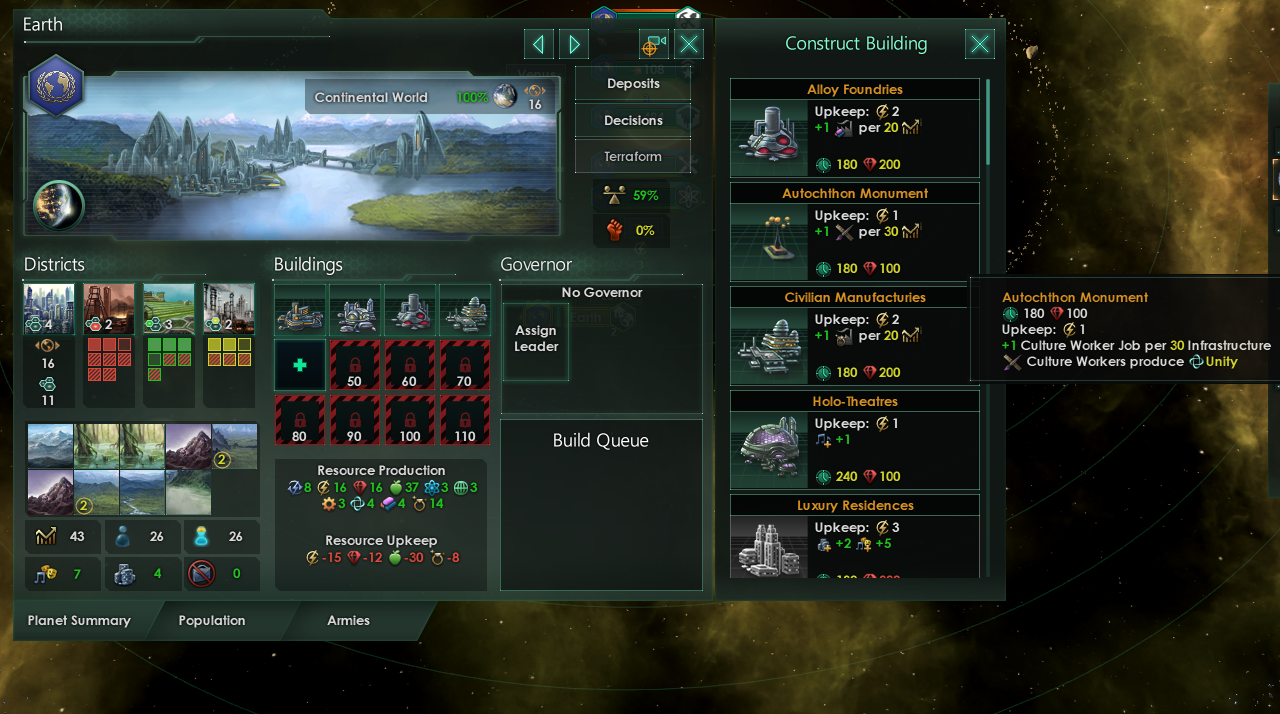Click the go-to-planet camera button
The width and height of the screenshot is (1280, 714).
tap(654, 44)
